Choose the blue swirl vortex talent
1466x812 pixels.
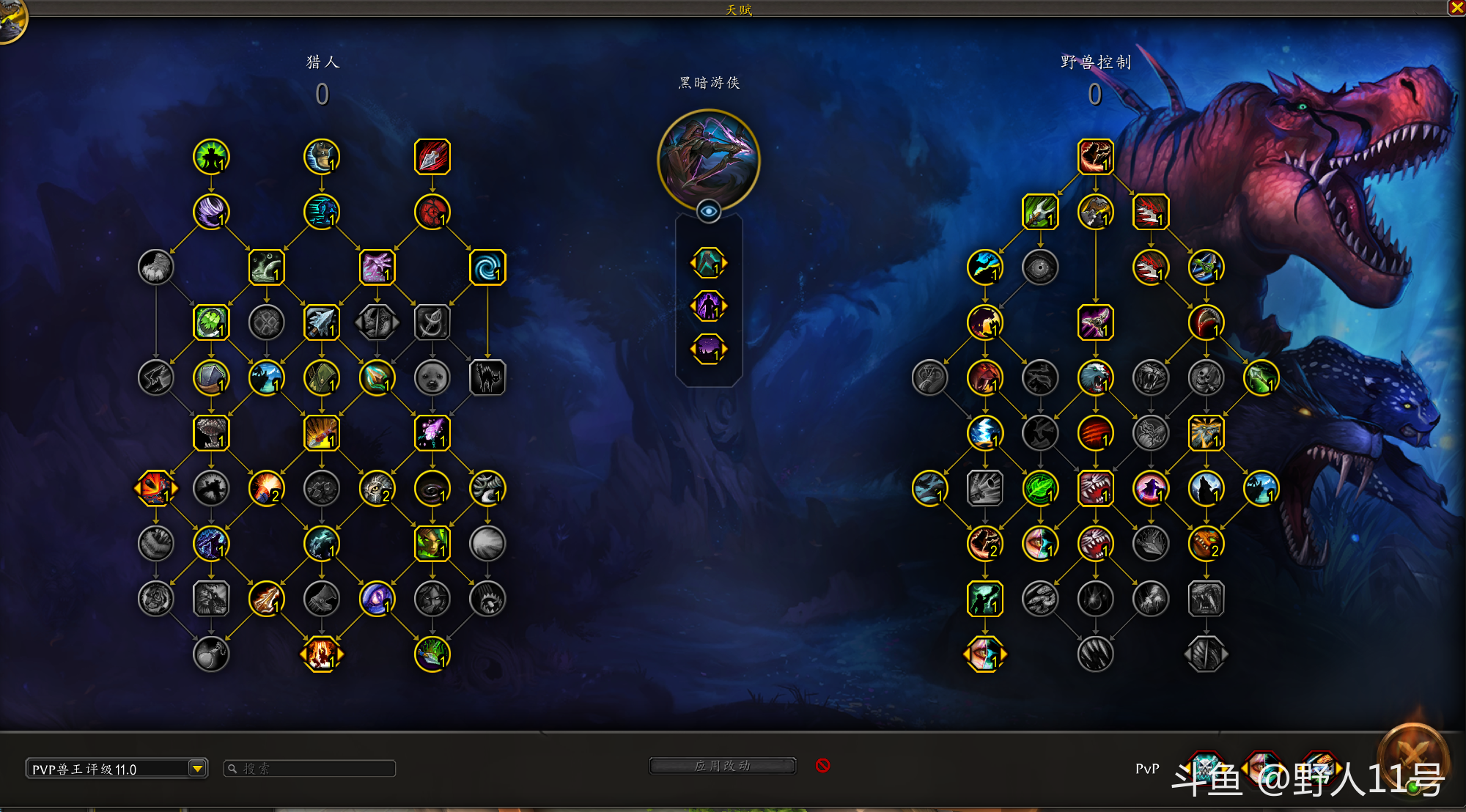487,267
